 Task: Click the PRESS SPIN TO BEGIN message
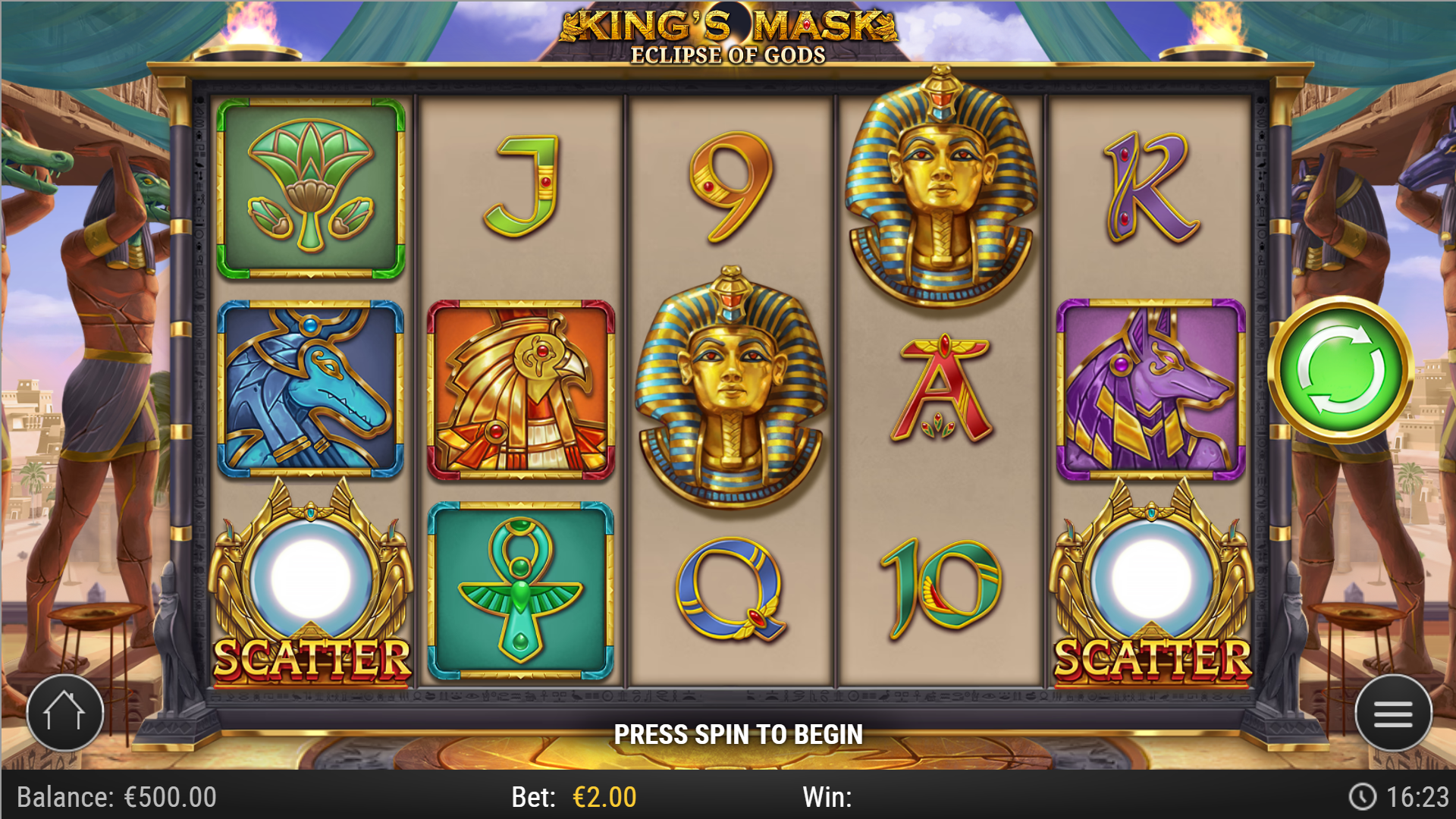[739, 734]
